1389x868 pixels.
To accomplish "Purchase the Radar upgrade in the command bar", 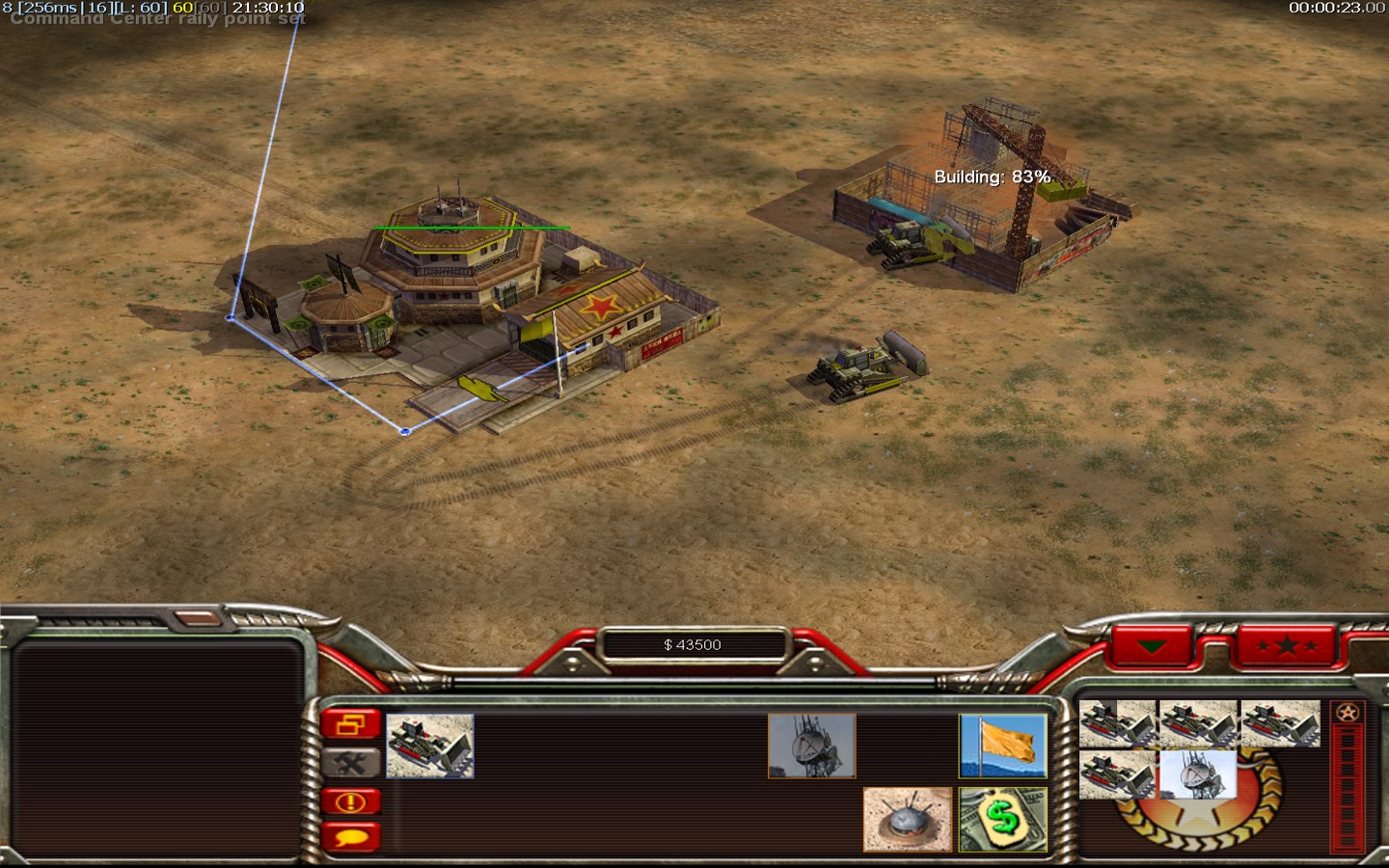I will coord(811,746).
